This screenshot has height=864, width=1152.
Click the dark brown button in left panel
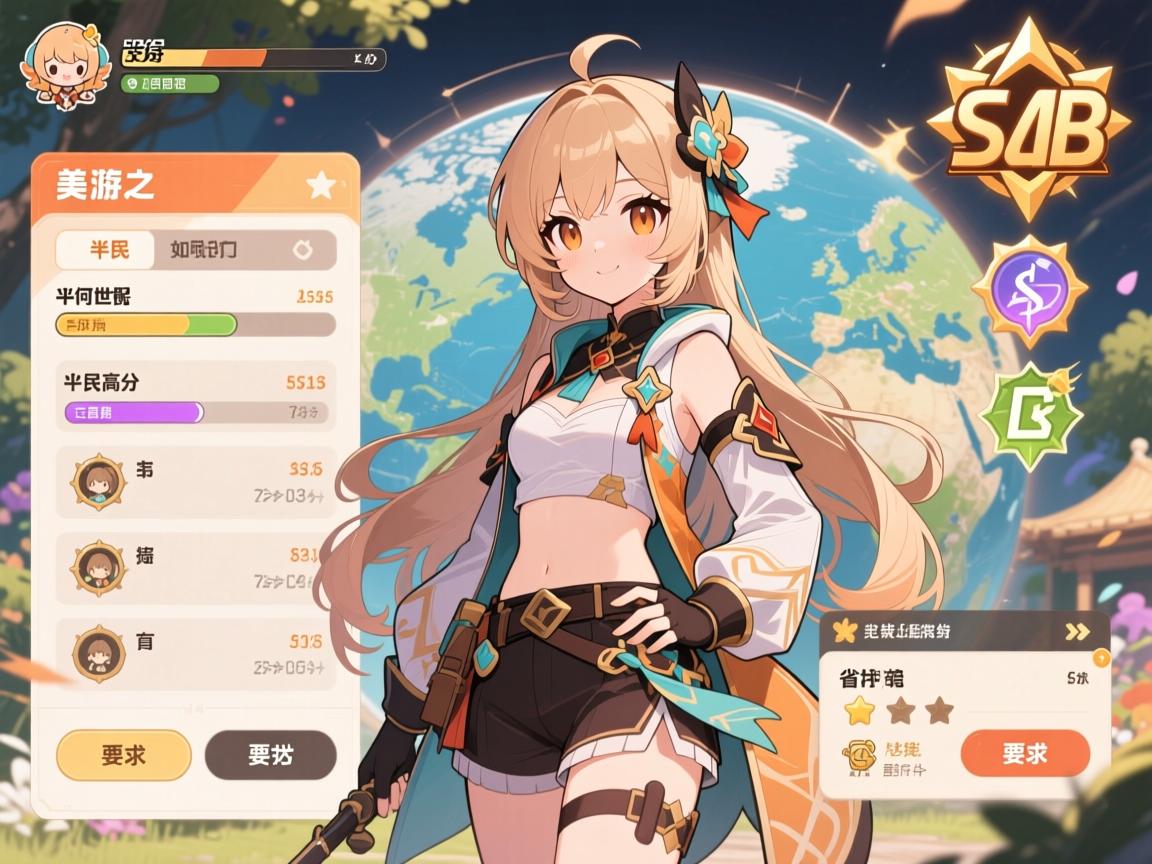pyautogui.click(x=270, y=755)
